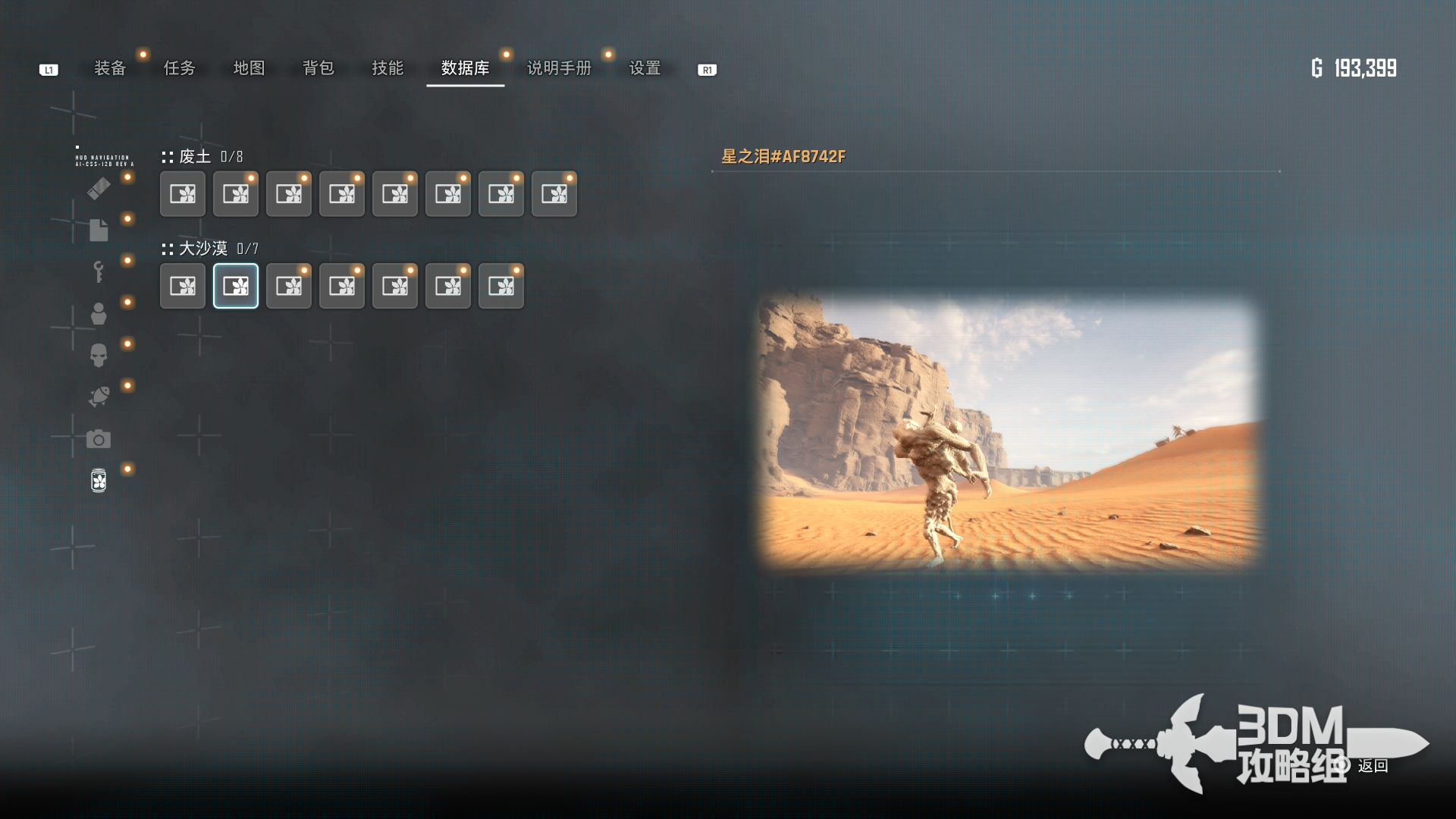Select the 数据库 database tab

click(x=465, y=68)
